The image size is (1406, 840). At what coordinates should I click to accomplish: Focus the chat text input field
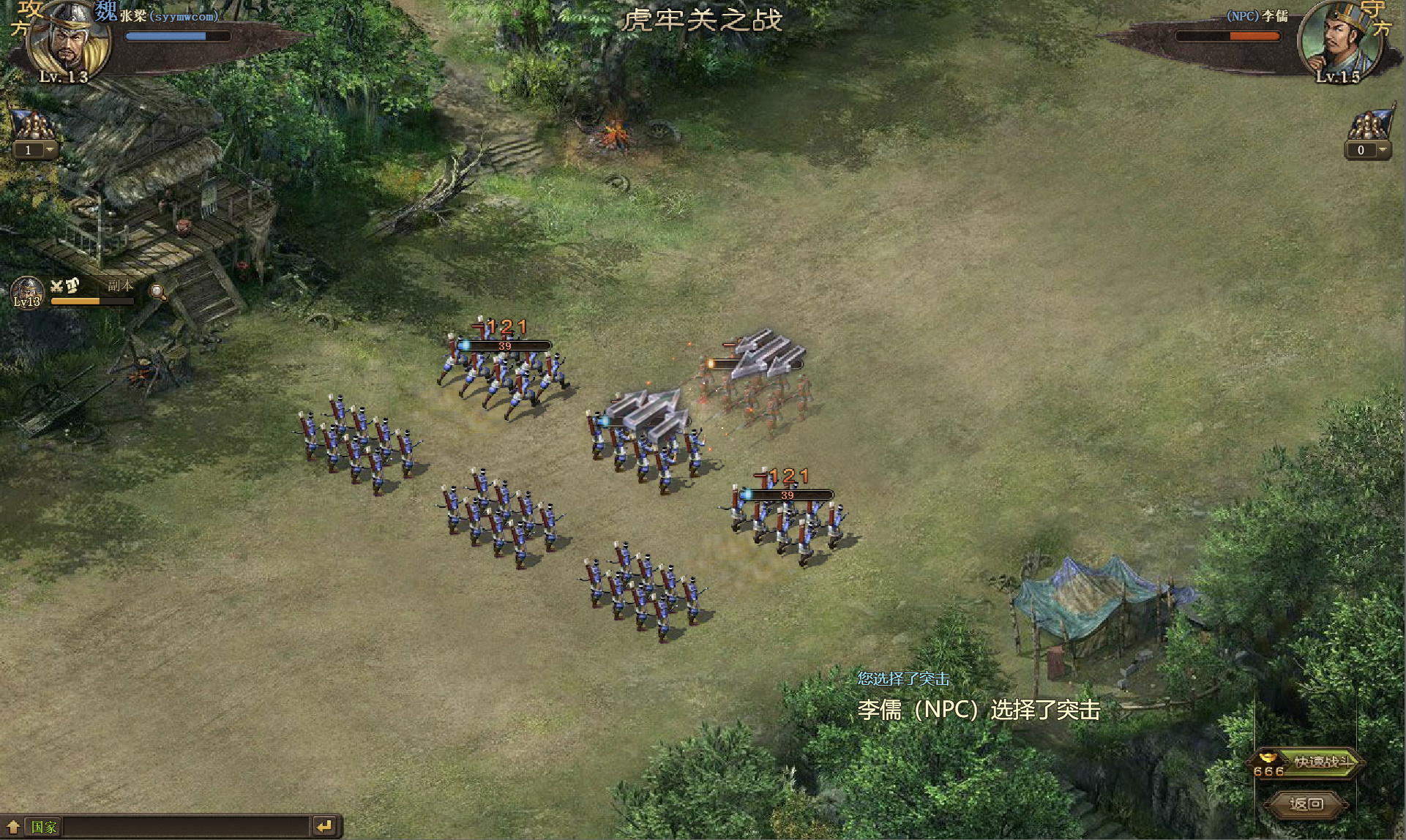(187, 827)
